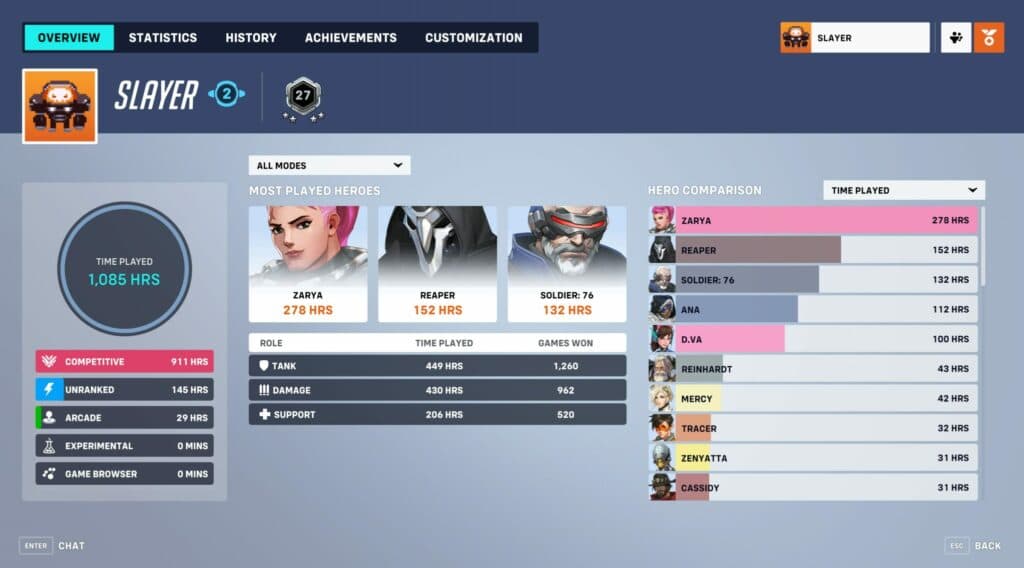Pick the Soldier: 76 hero card
Viewport: 1024px width, 568px height.
coord(567,264)
